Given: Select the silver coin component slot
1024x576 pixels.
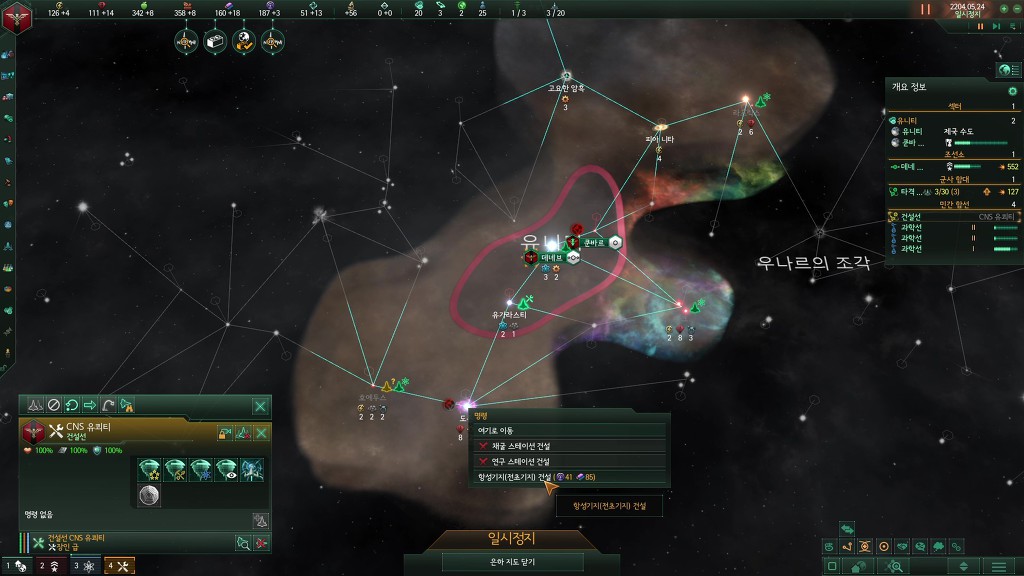Looking at the screenshot, I should (x=148, y=495).
